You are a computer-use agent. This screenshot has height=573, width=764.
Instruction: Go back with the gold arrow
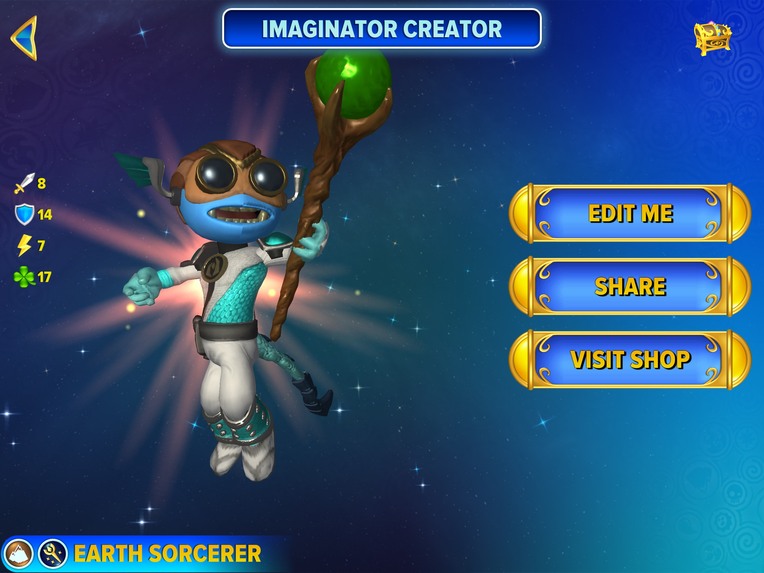(x=24, y=38)
